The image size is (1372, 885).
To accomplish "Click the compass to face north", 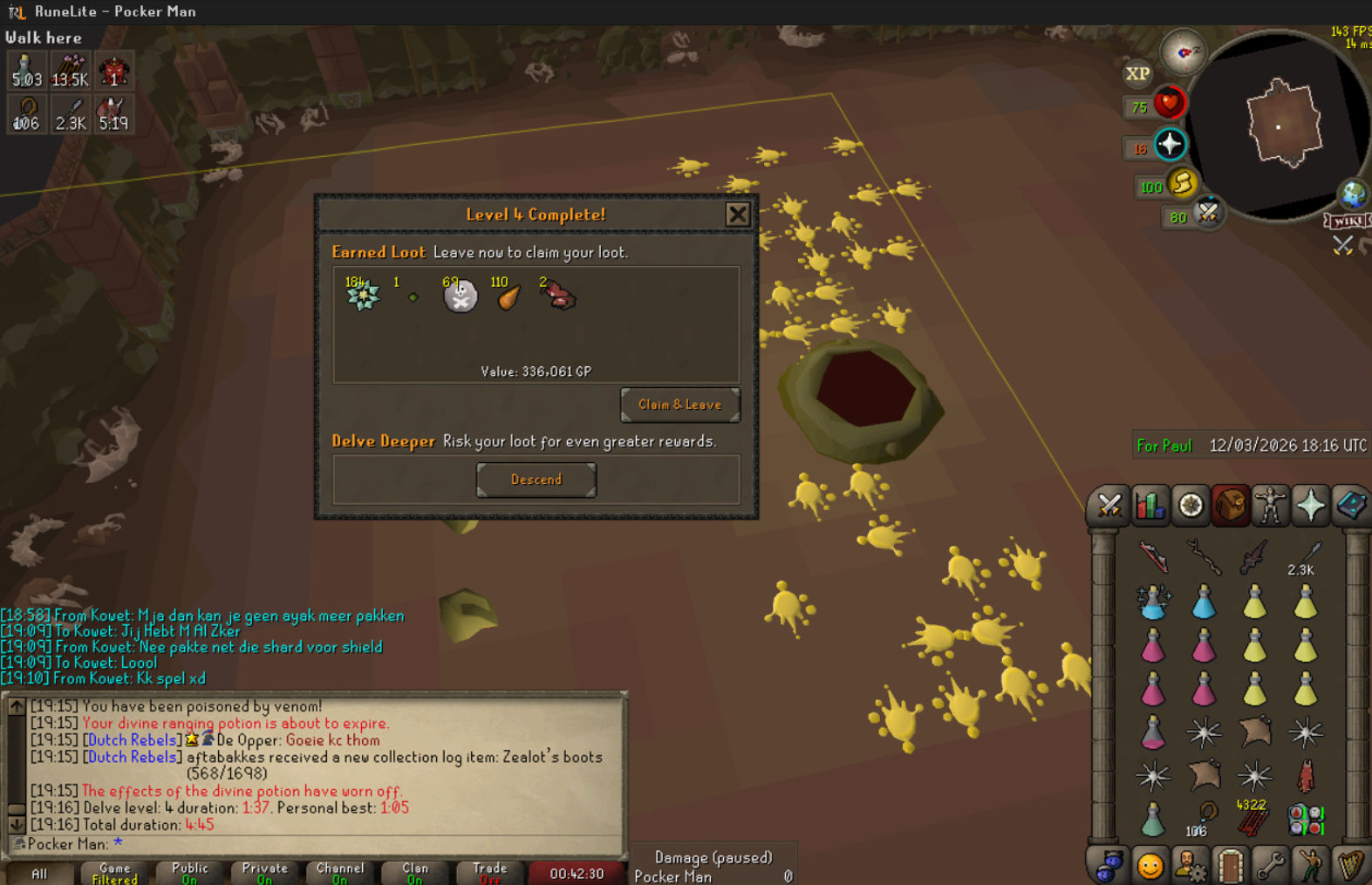I will pos(1184,54).
